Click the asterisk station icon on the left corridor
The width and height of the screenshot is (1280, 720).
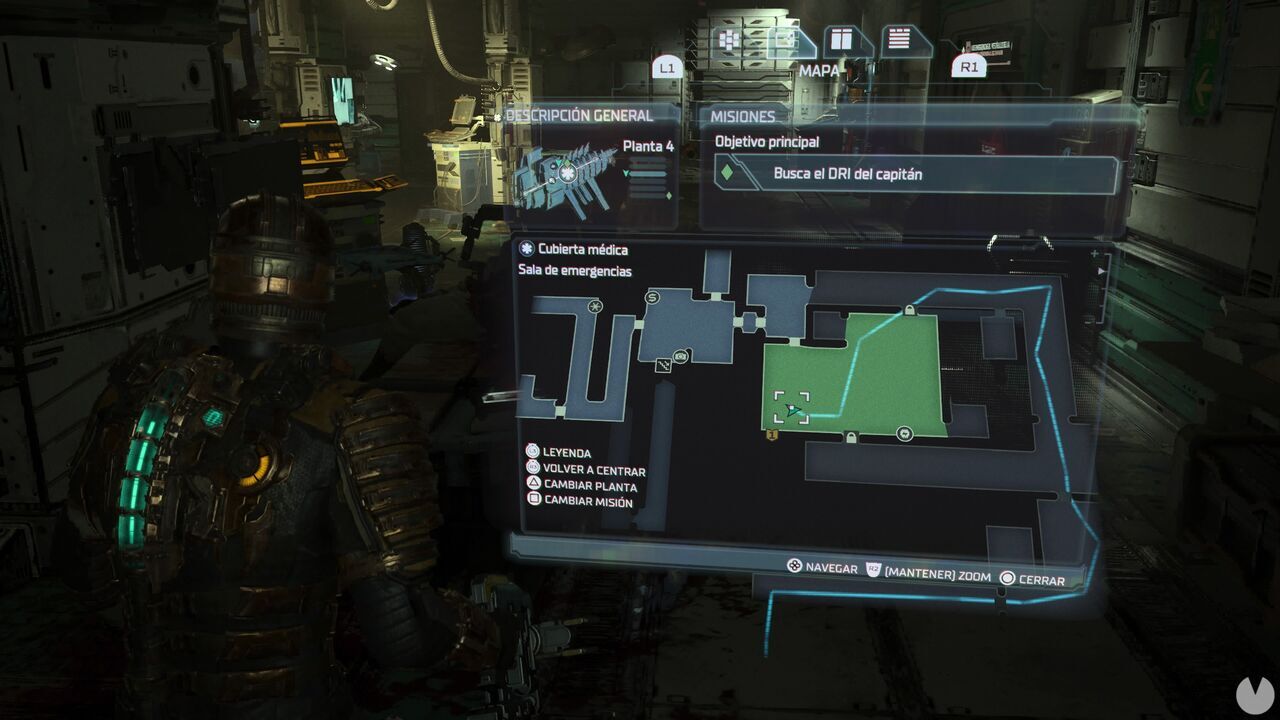(x=595, y=307)
